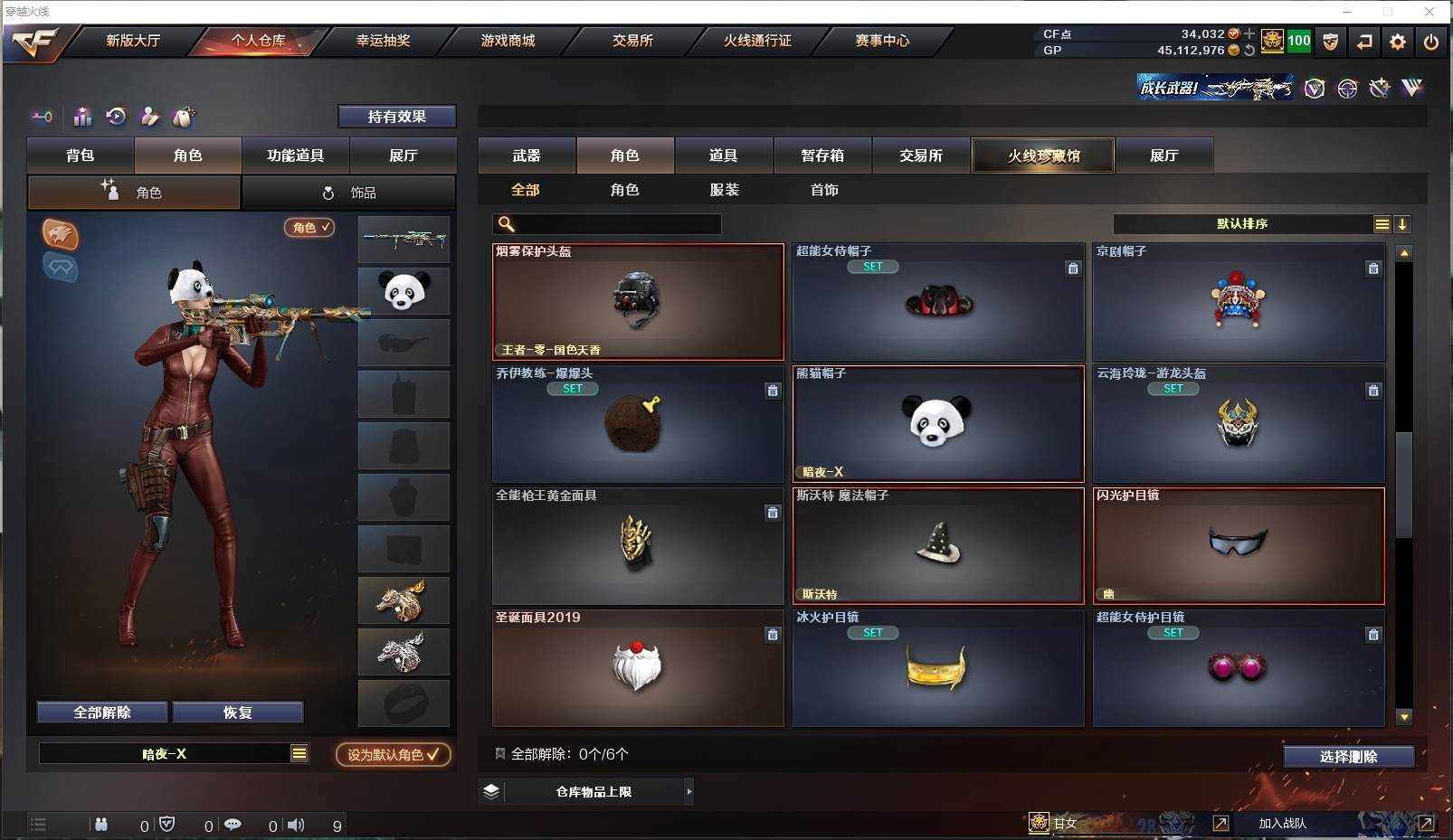Click the 恢复 restore button
Screen dimensions: 1453x840
click(237, 713)
